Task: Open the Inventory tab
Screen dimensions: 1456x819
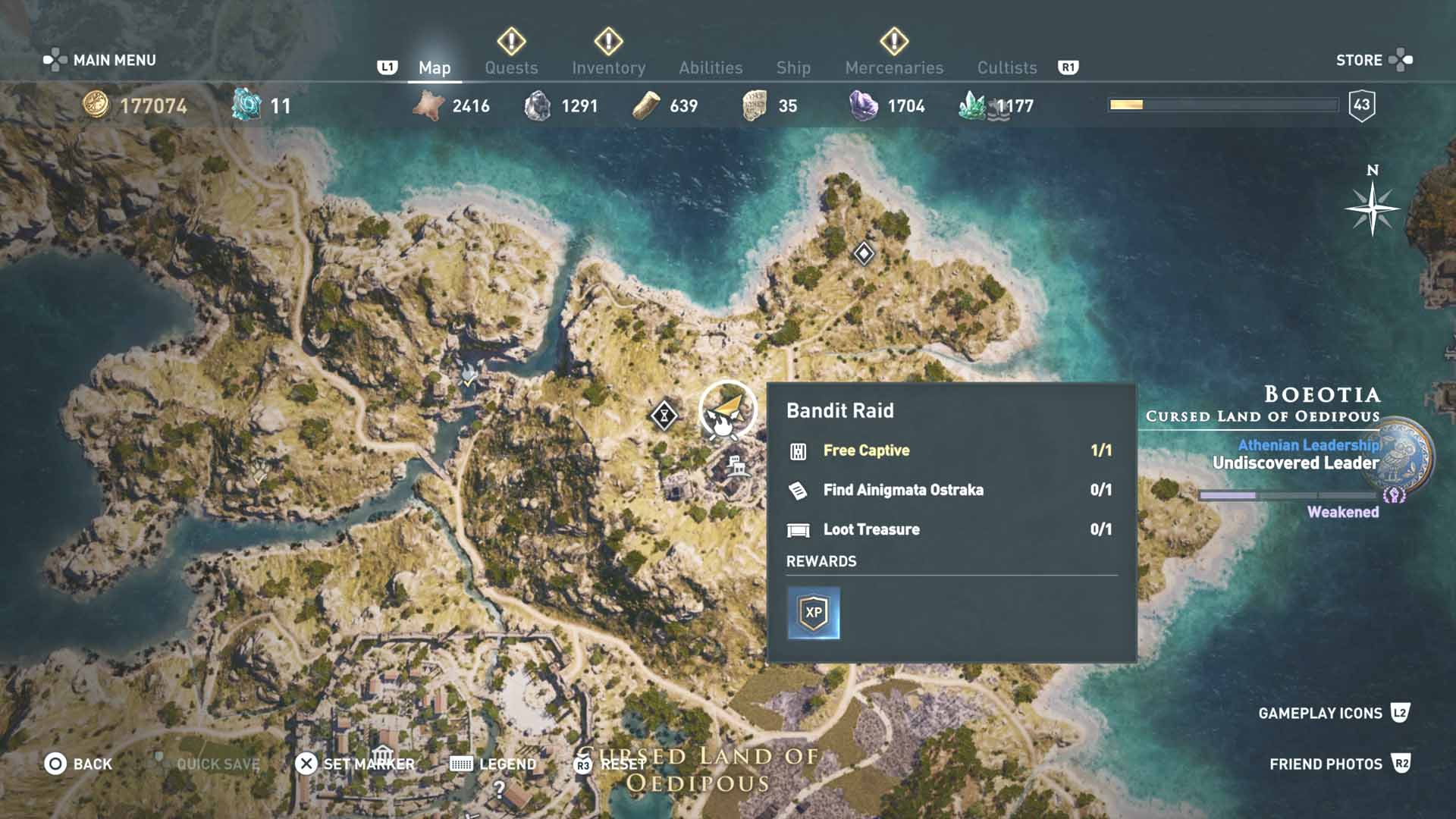Action: pos(608,67)
